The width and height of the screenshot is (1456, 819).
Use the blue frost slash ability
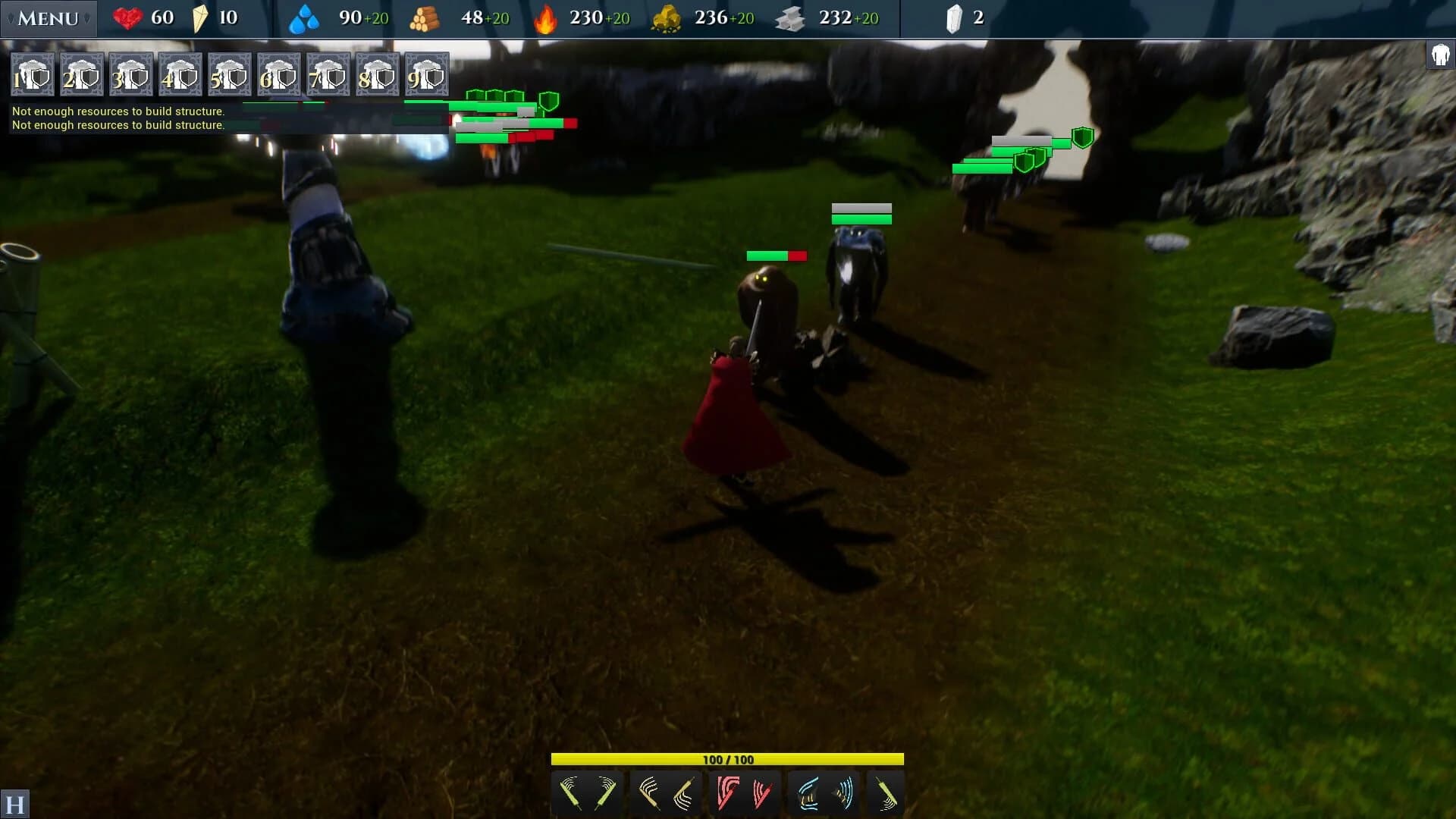pos(806,792)
